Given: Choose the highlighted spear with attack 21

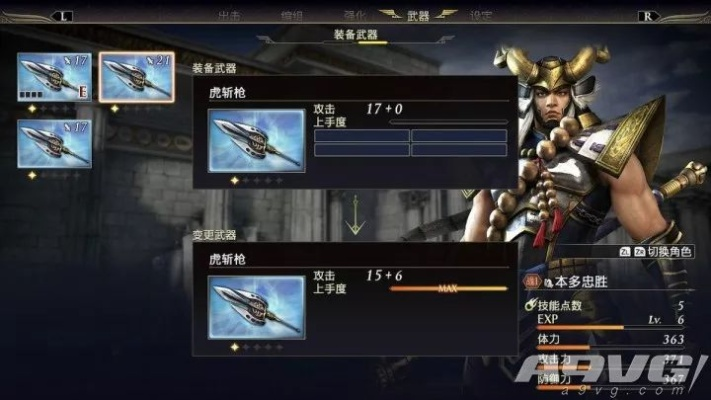Looking at the screenshot, I should 135,77.
